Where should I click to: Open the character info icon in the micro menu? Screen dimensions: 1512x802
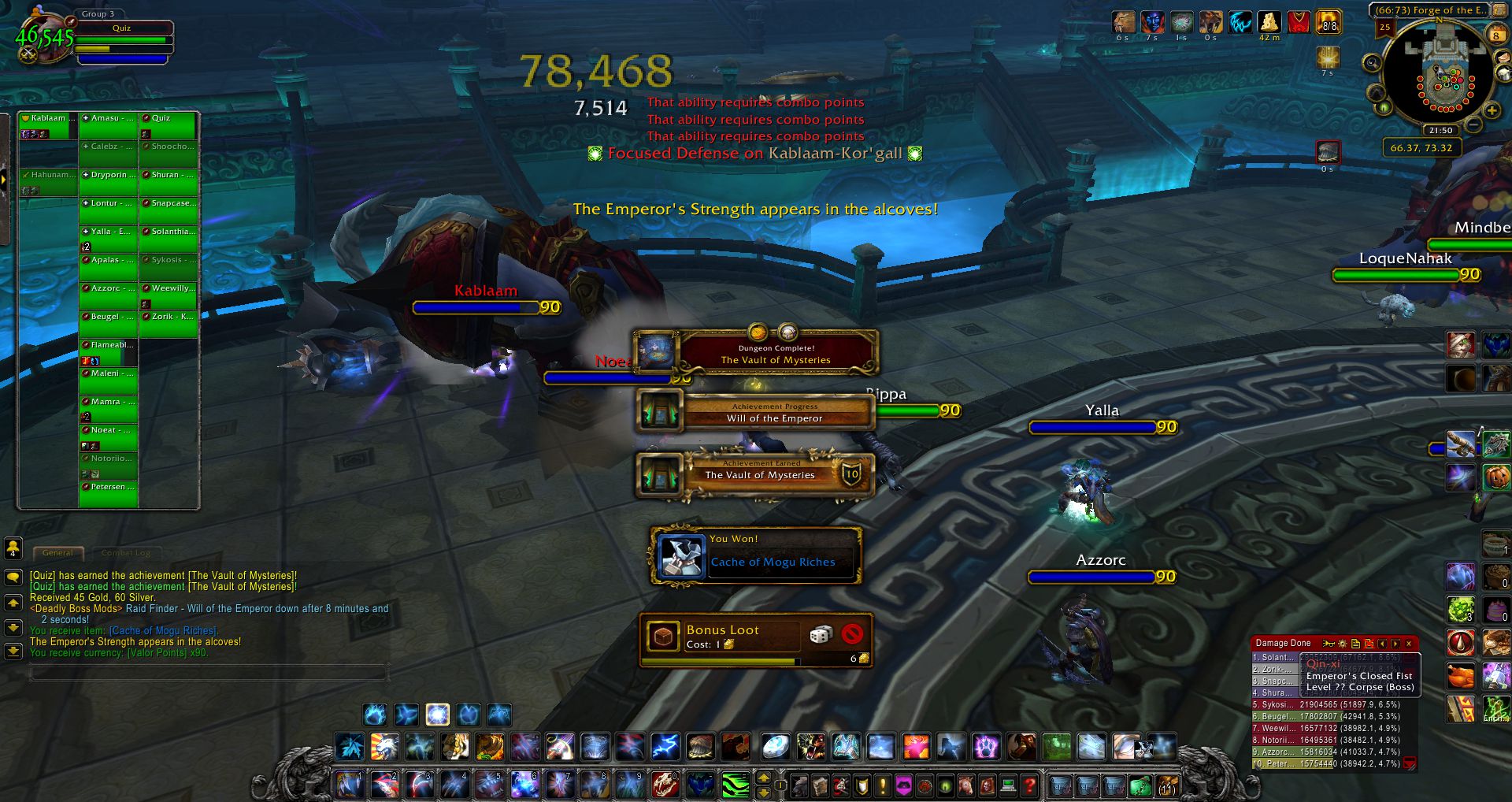click(x=801, y=786)
